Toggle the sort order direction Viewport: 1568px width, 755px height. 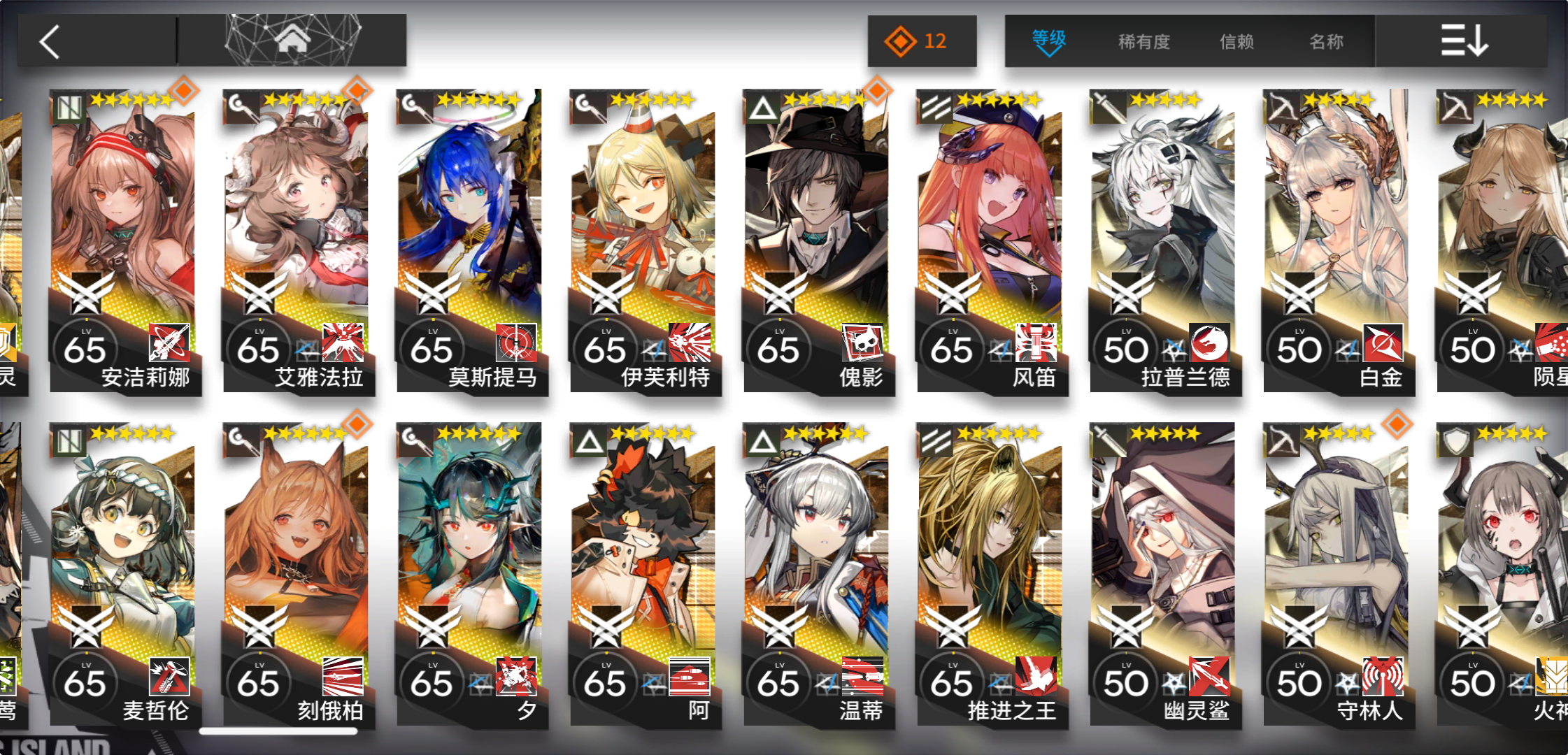pyautogui.click(x=1463, y=41)
